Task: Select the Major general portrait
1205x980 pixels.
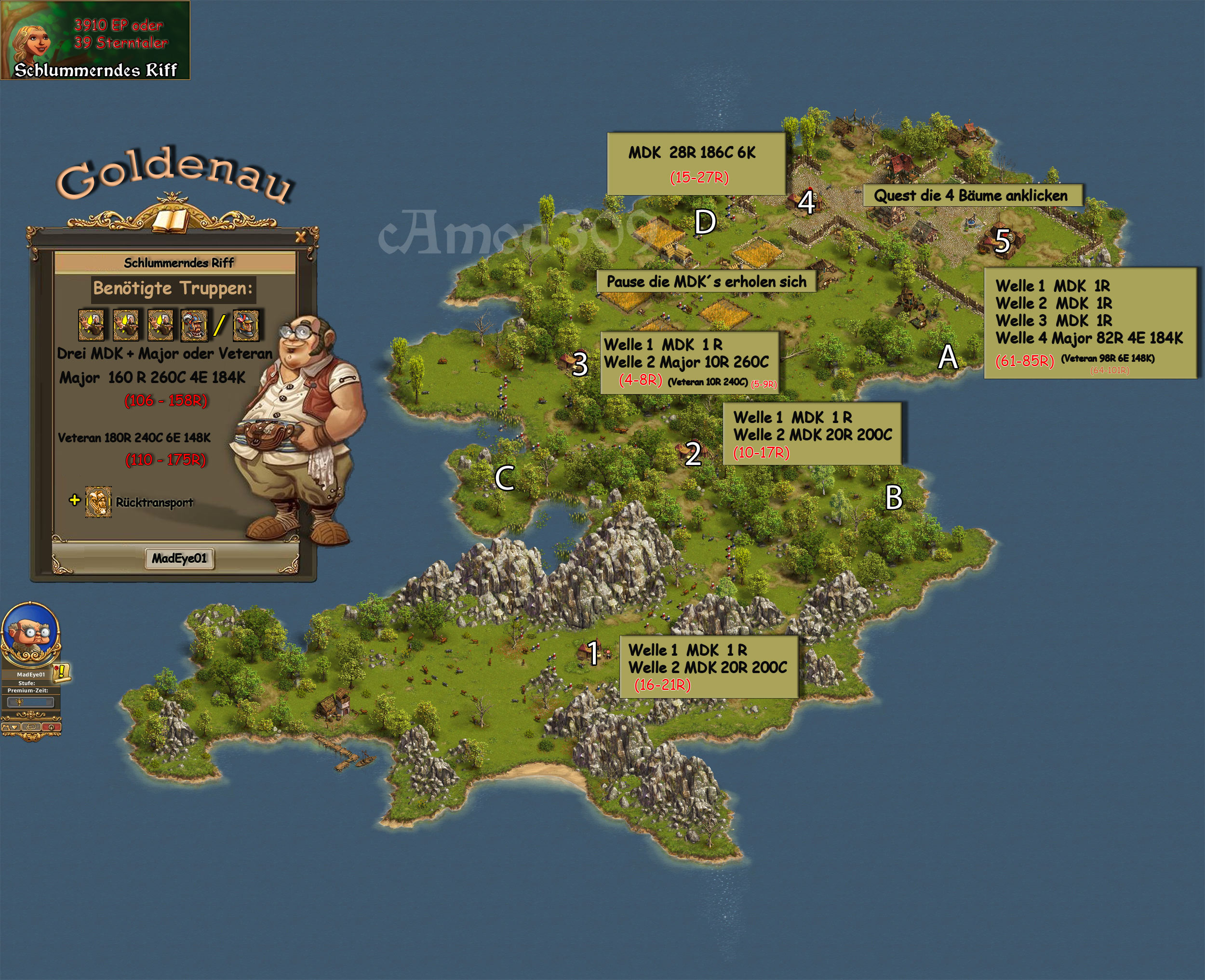Action: 194,326
